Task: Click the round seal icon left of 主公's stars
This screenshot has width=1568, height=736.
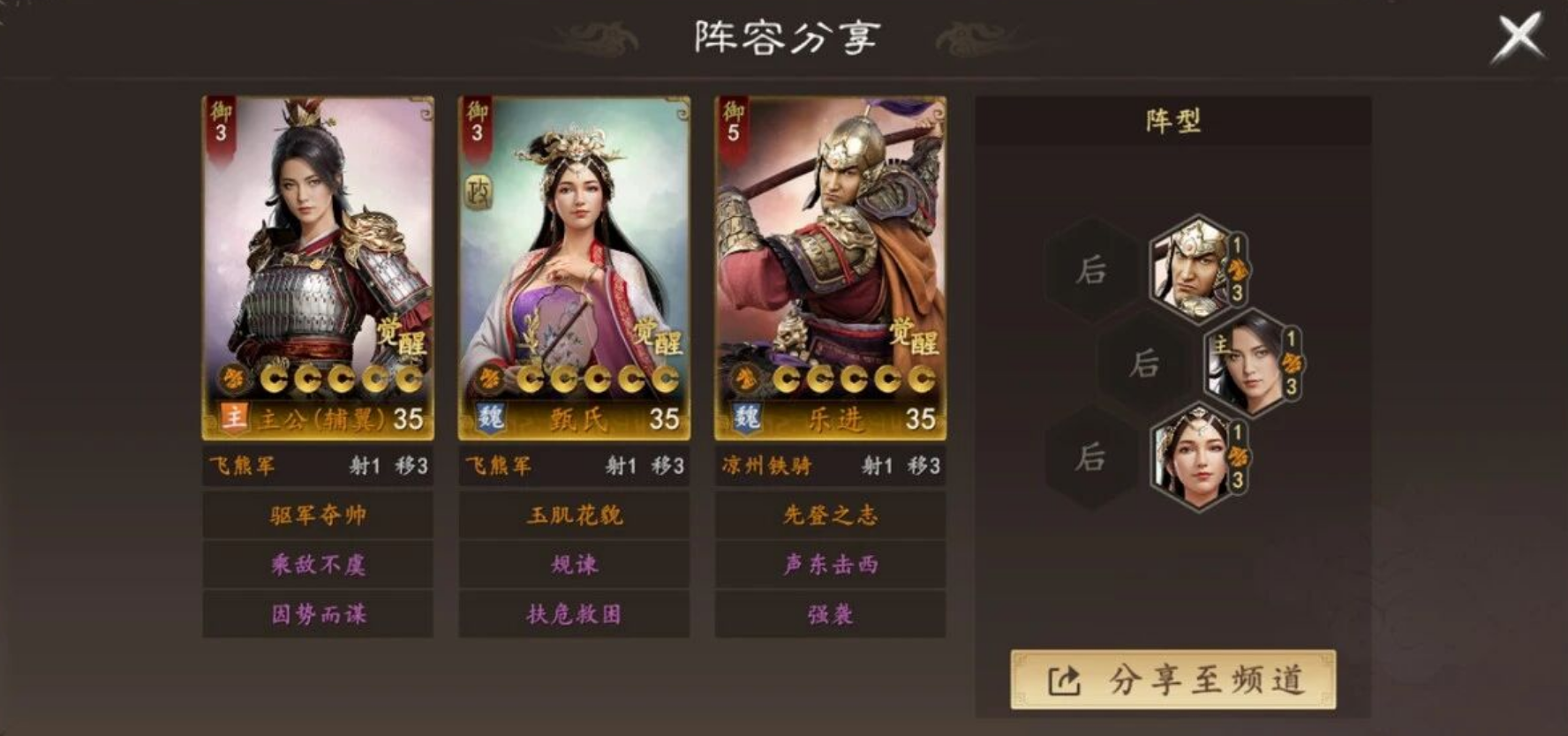Action: (x=232, y=379)
